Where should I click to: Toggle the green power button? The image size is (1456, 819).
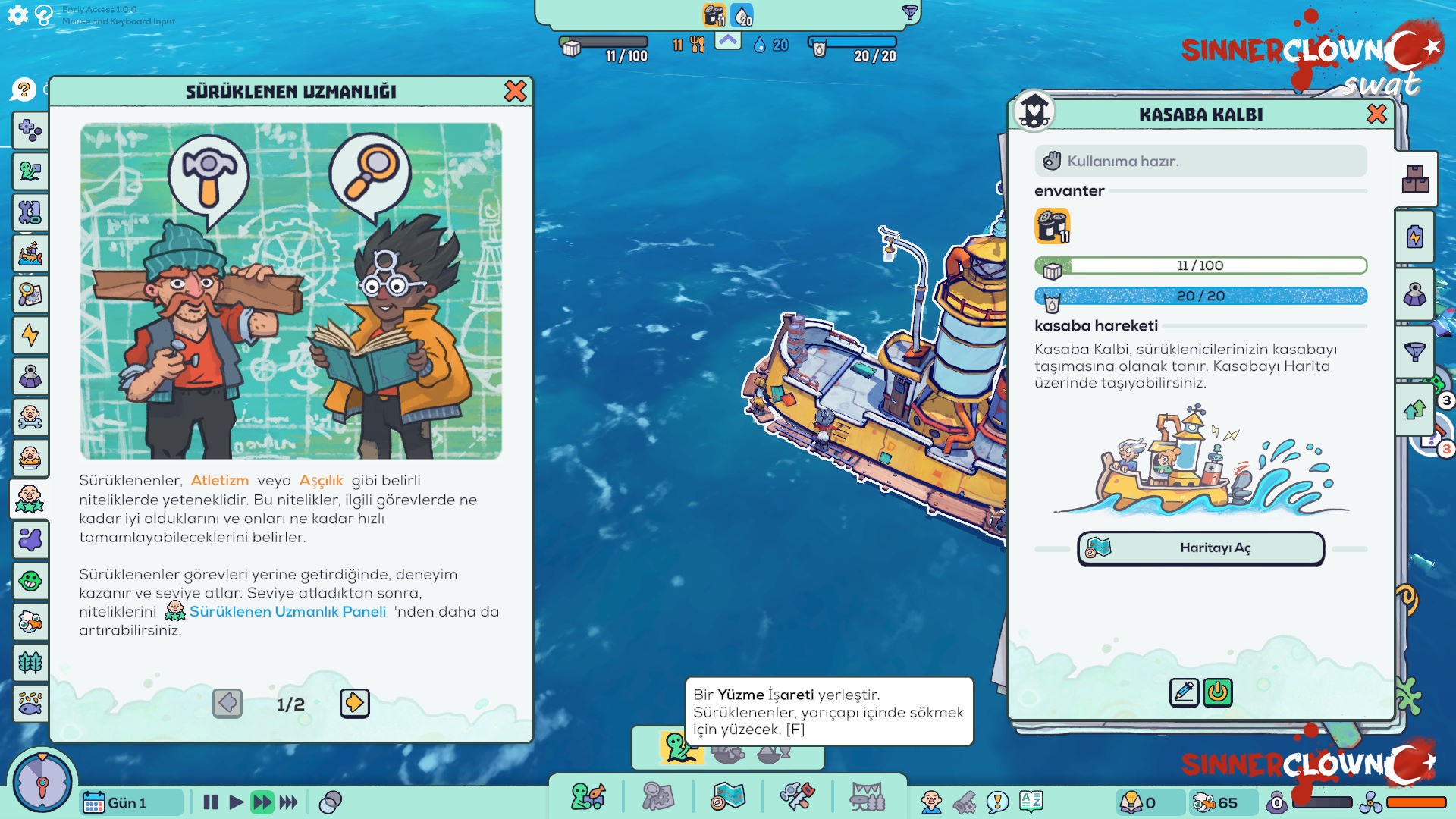(x=1218, y=692)
